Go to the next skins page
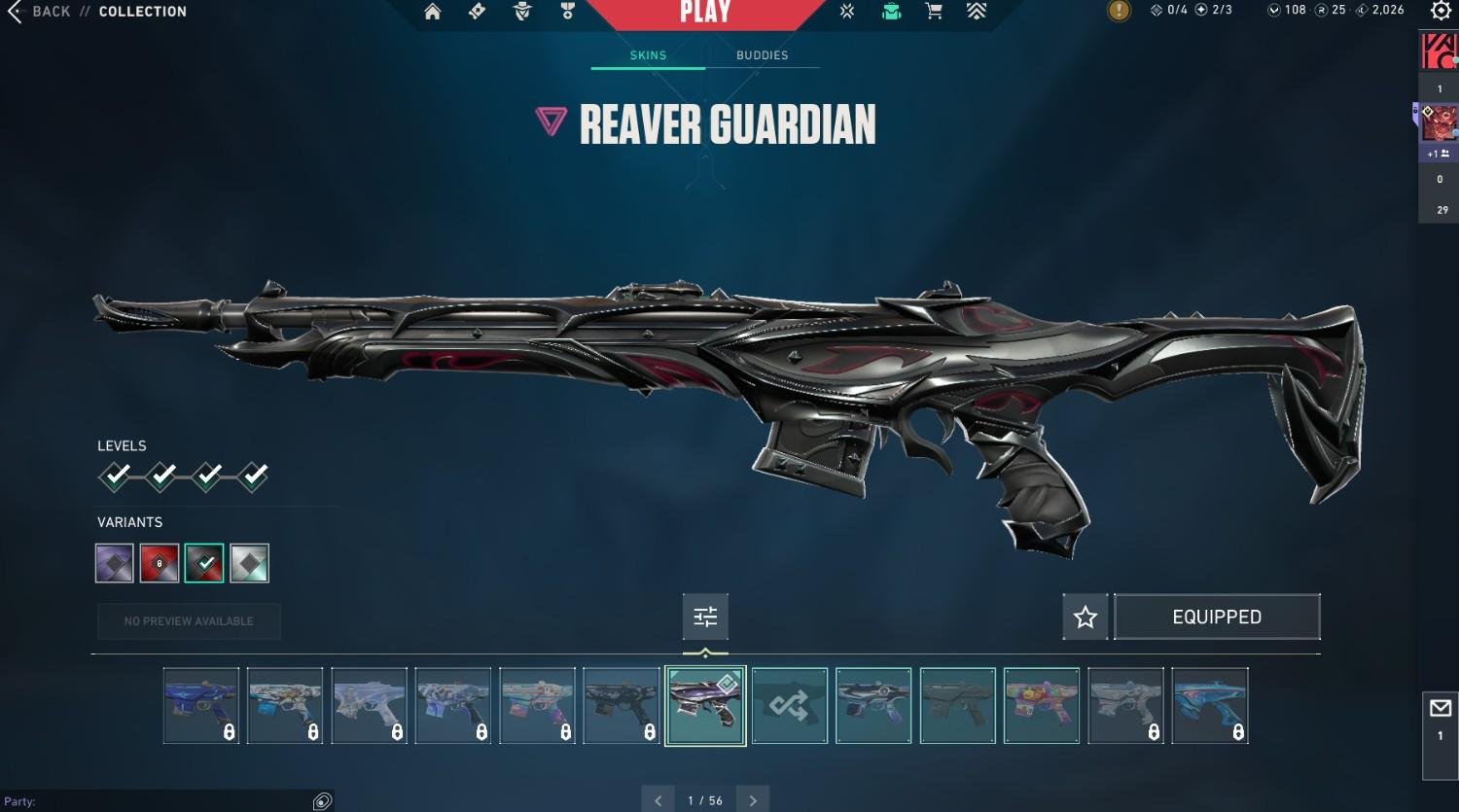1459x812 pixels. 753,800
